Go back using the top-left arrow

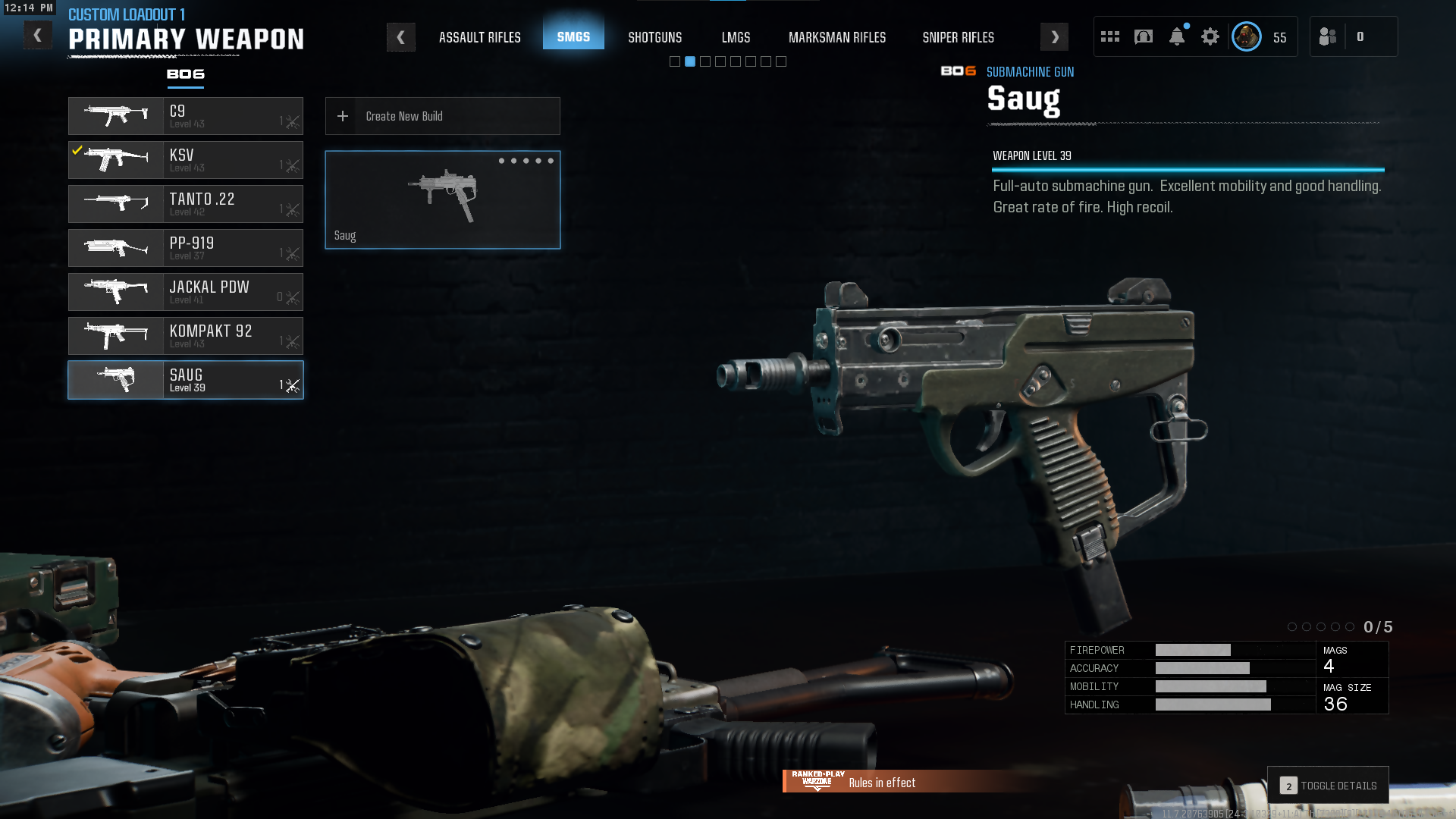click(37, 36)
